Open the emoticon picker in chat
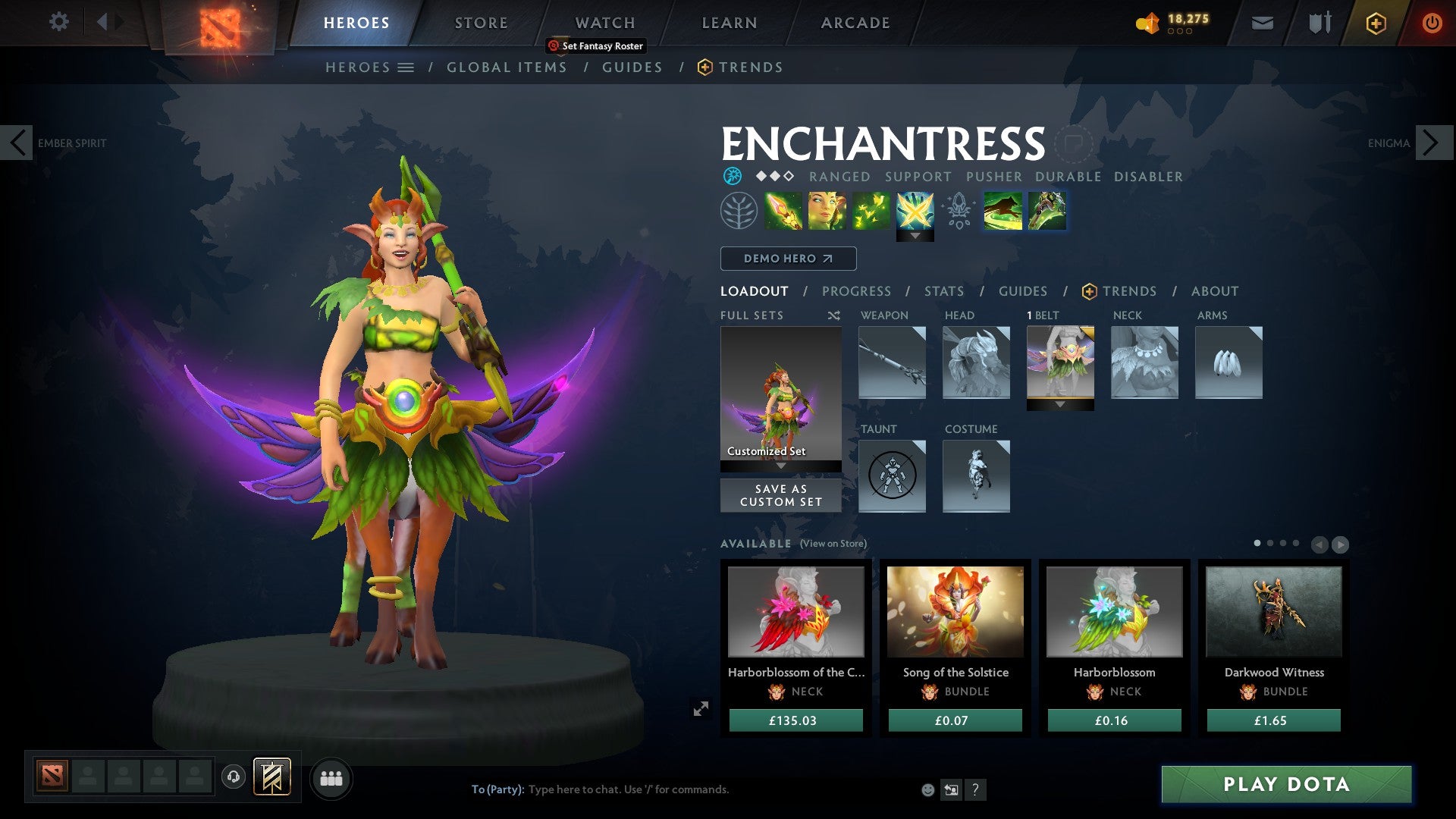Screen dimensions: 1456x819 click(x=927, y=789)
